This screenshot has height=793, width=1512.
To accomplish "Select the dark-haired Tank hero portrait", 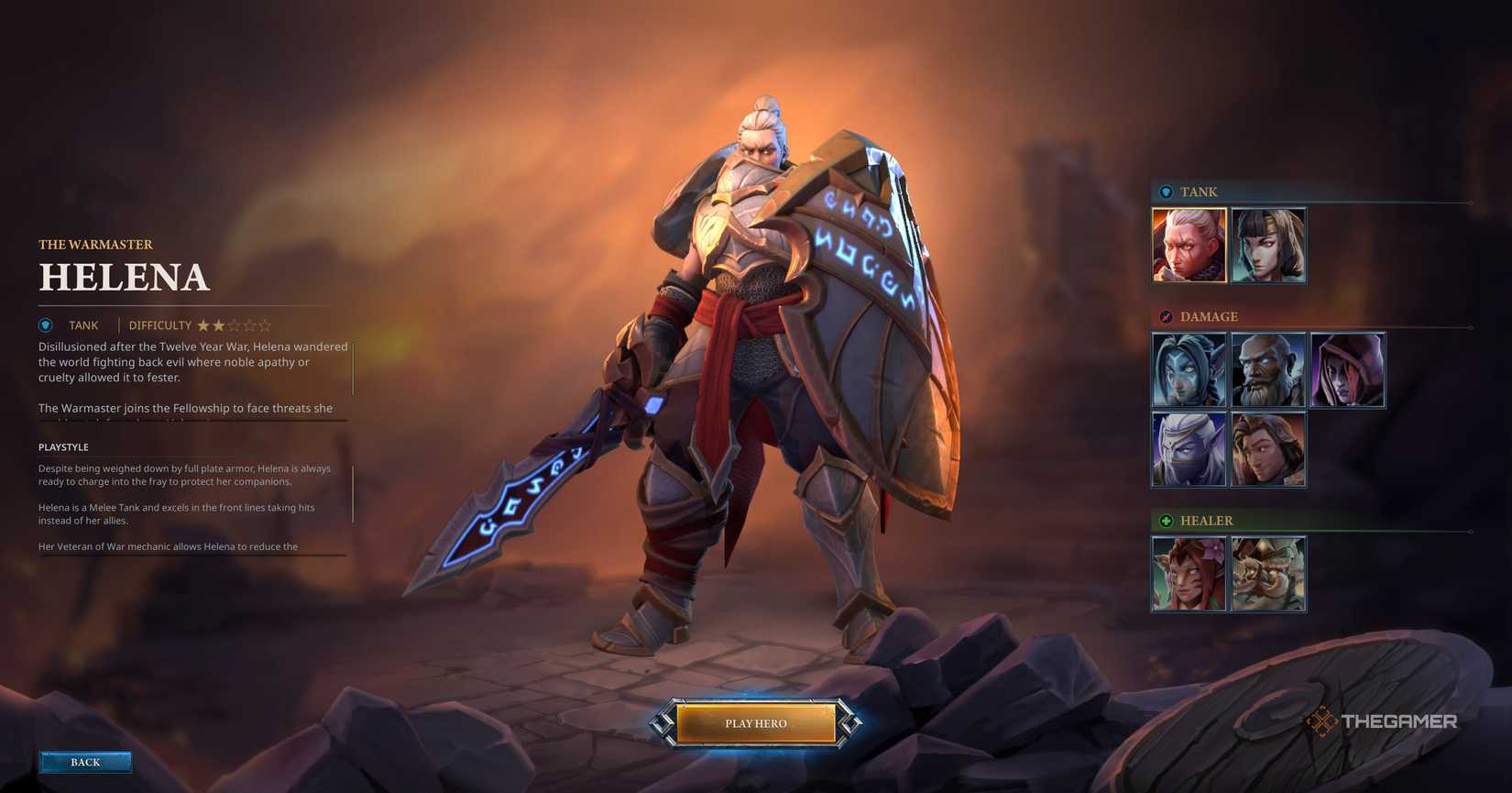I will point(1268,244).
